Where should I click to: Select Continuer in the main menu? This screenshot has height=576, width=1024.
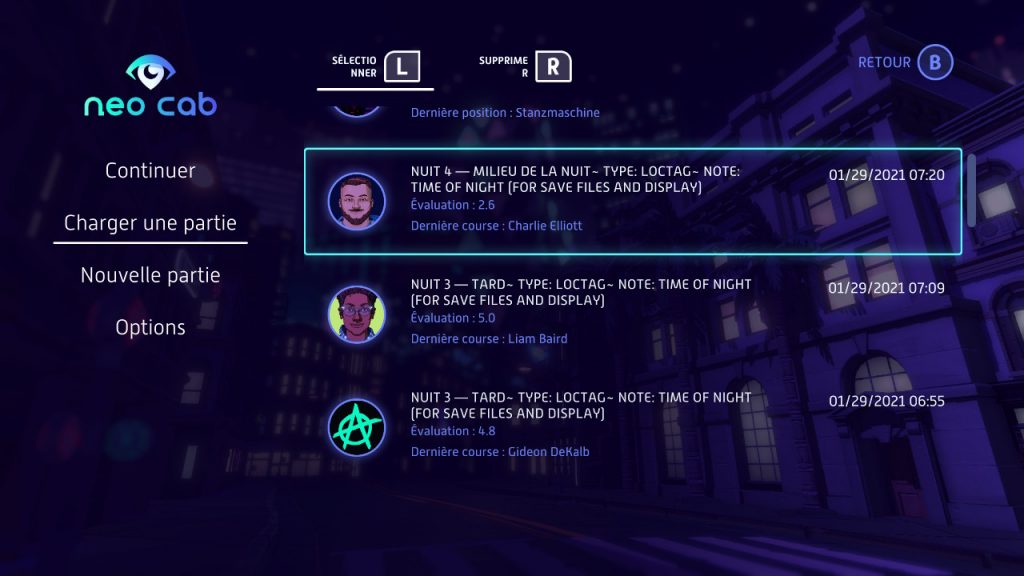click(x=150, y=171)
